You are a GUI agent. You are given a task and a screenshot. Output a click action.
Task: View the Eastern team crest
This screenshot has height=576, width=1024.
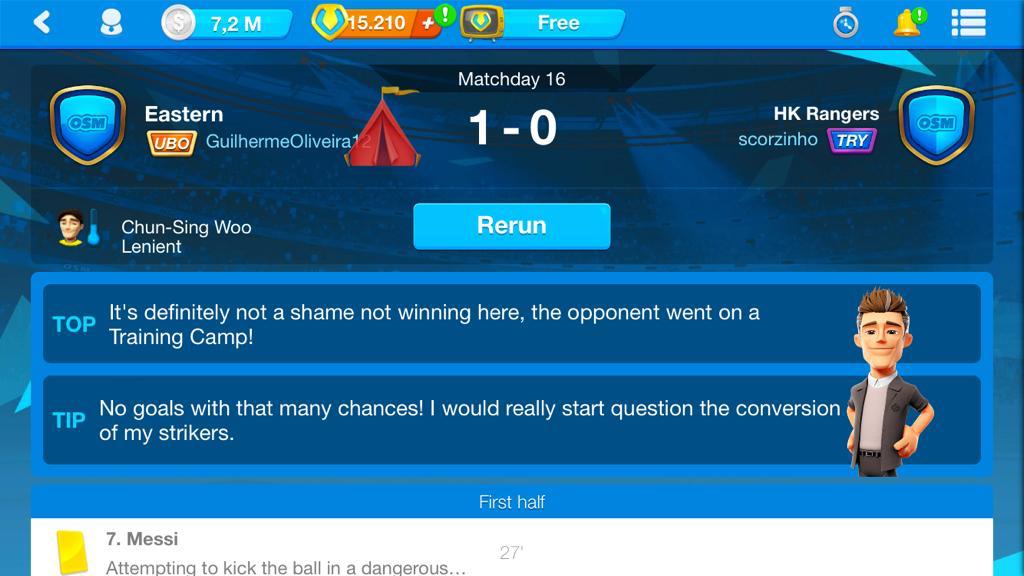pos(88,125)
